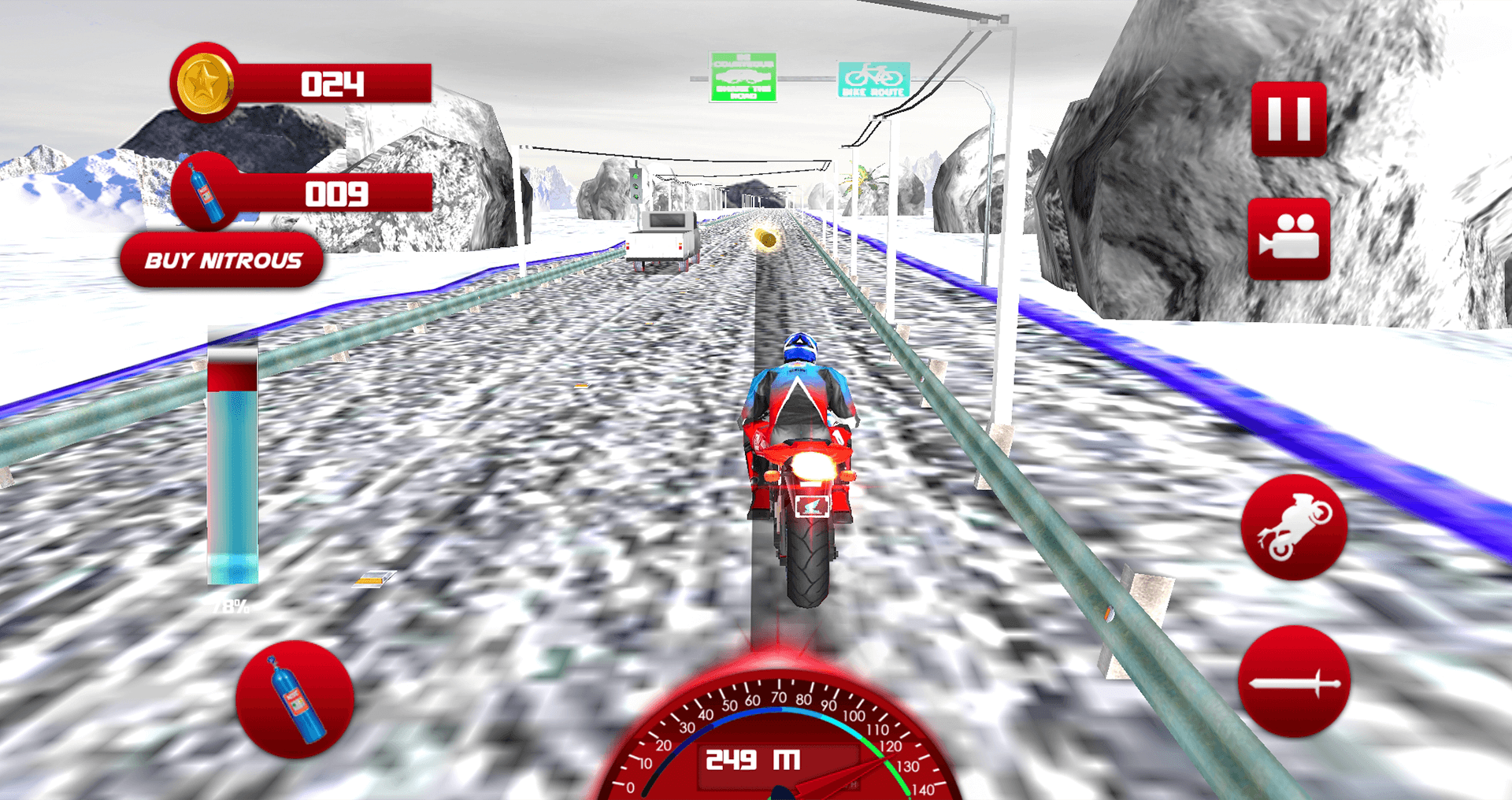Image resolution: width=1512 pixels, height=800 pixels.
Task: Select the nitrous bottle icon beside 009
Action: (206, 193)
